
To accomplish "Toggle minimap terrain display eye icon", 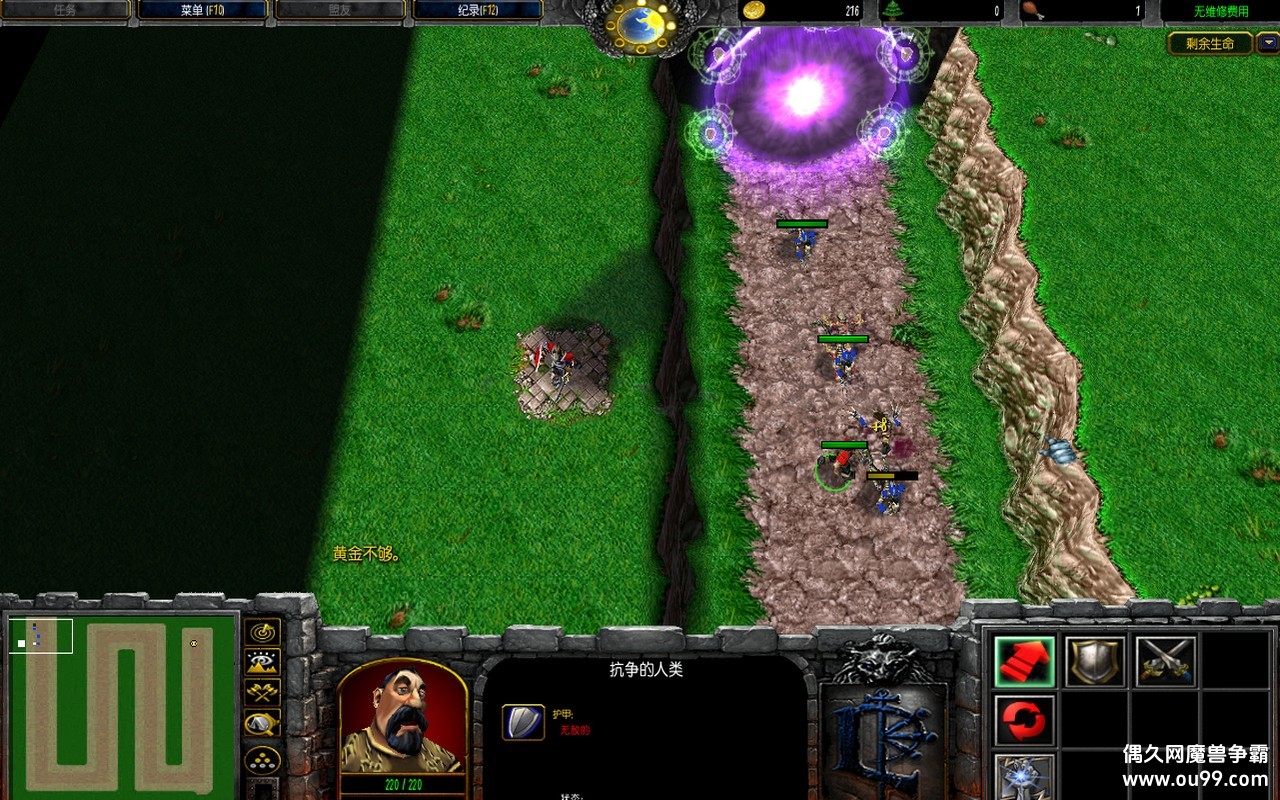I will [262, 661].
